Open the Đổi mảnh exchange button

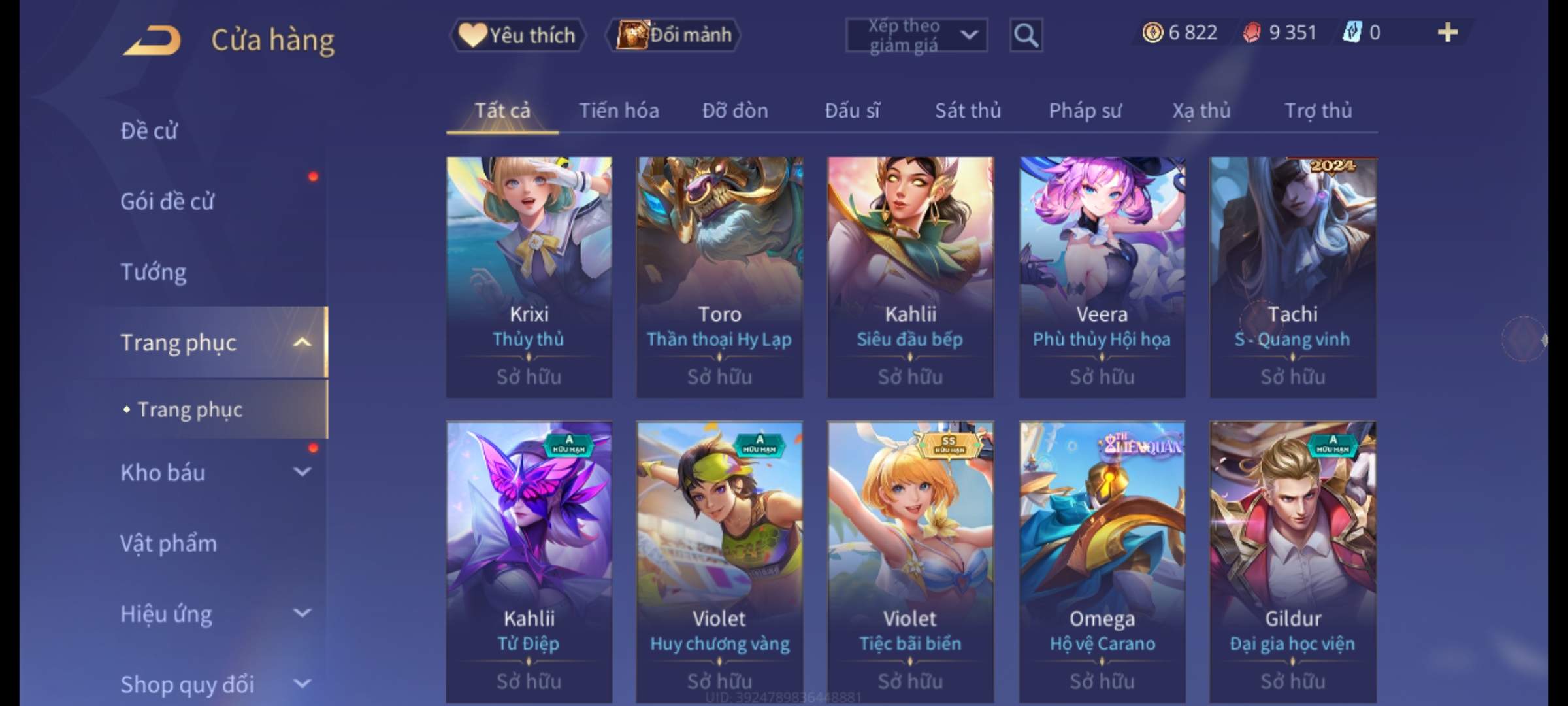tap(674, 35)
